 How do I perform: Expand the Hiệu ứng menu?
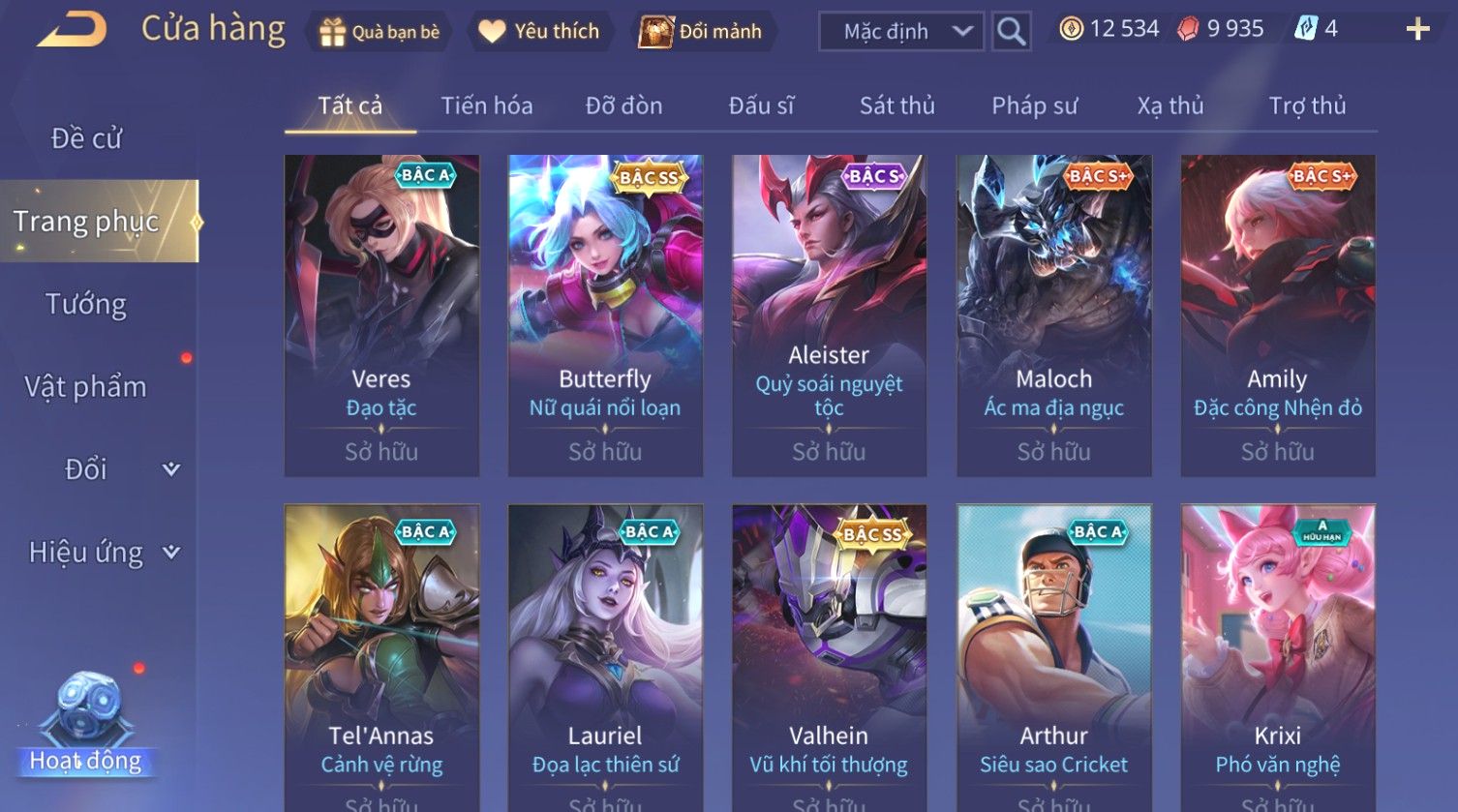click(x=102, y=552)
